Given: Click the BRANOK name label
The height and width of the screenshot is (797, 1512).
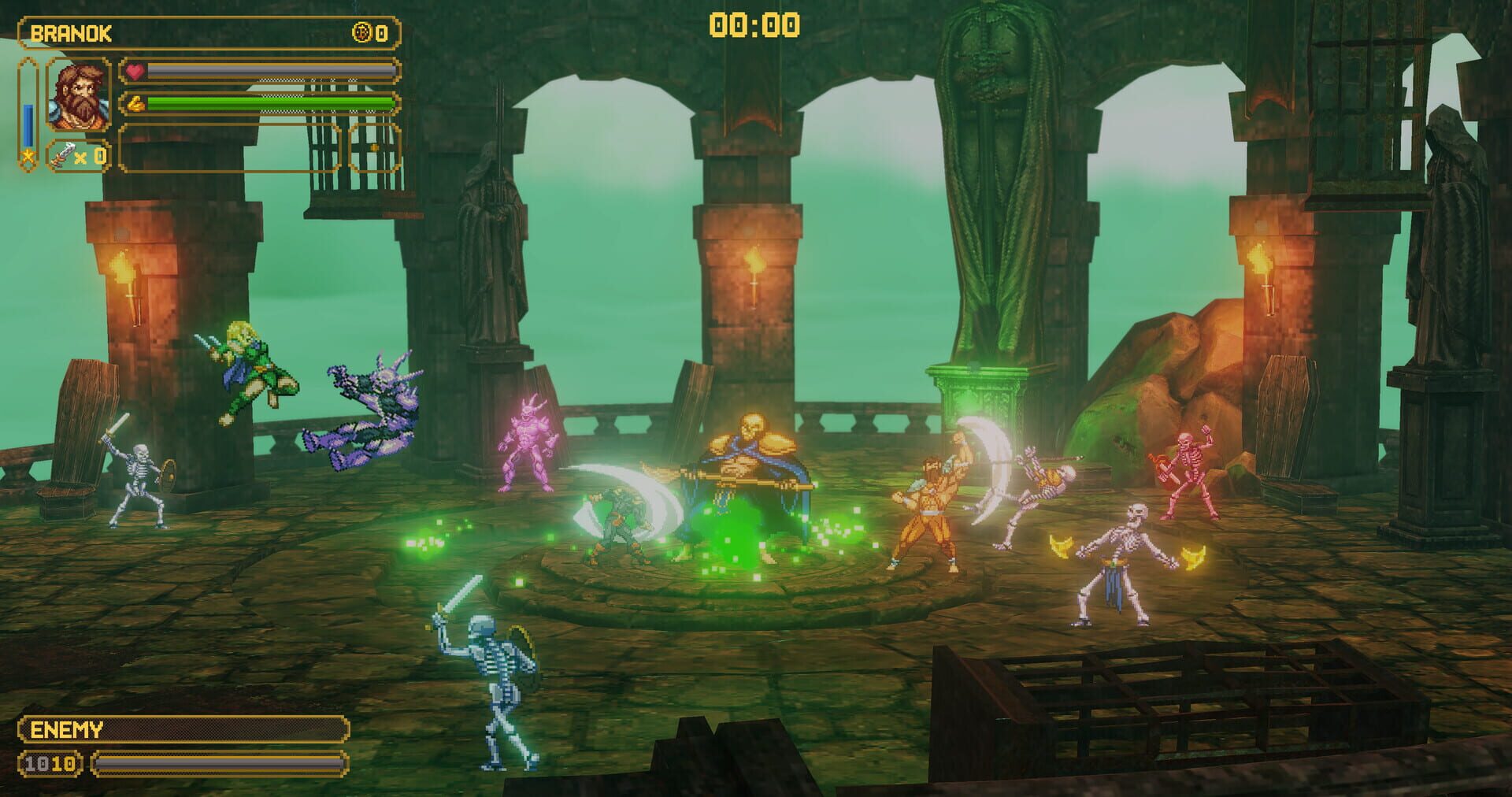Looking at the screenshot, I should tap(72, 33).
